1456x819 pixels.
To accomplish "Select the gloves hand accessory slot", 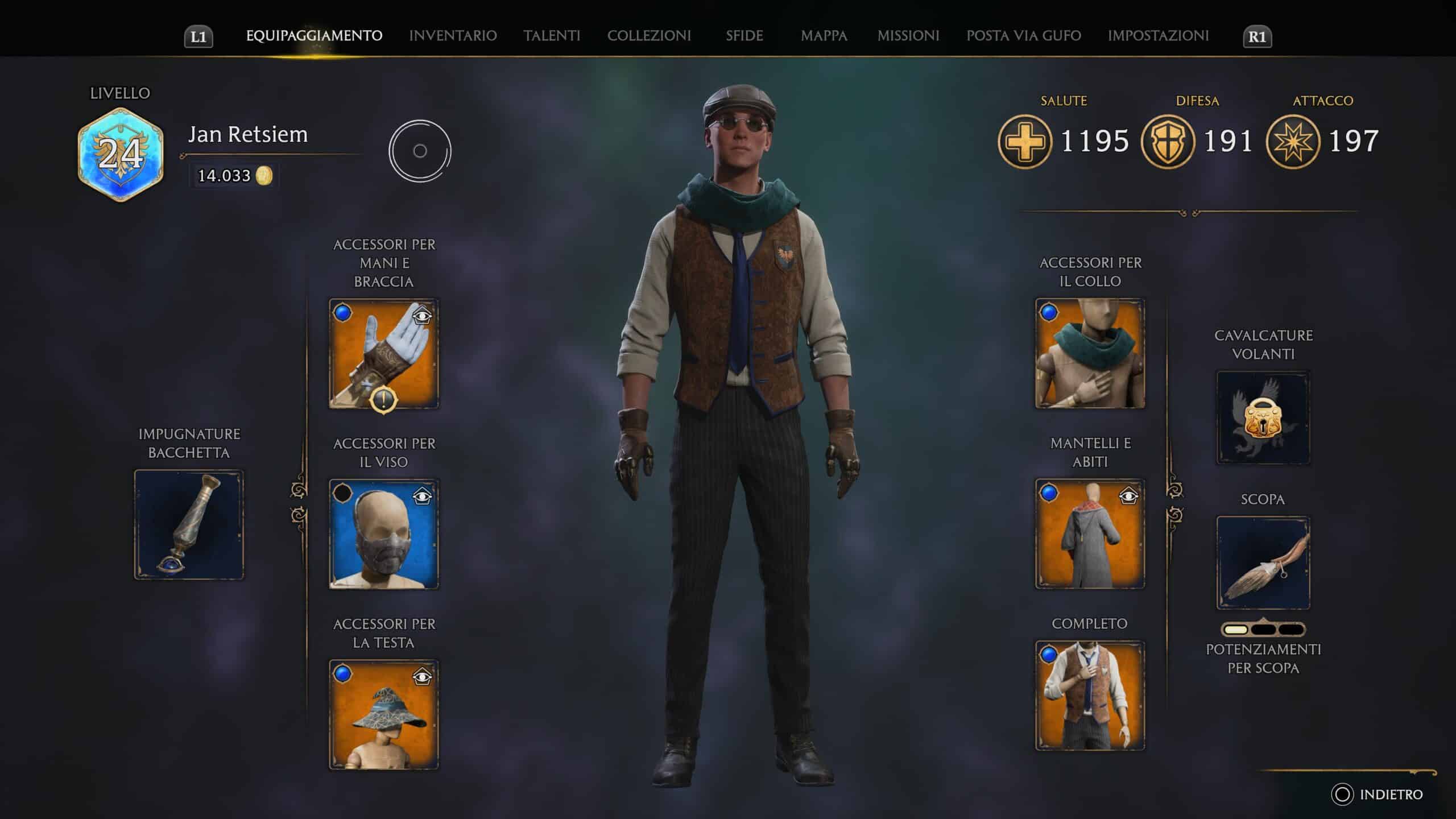I will click(x=384, y=354).
